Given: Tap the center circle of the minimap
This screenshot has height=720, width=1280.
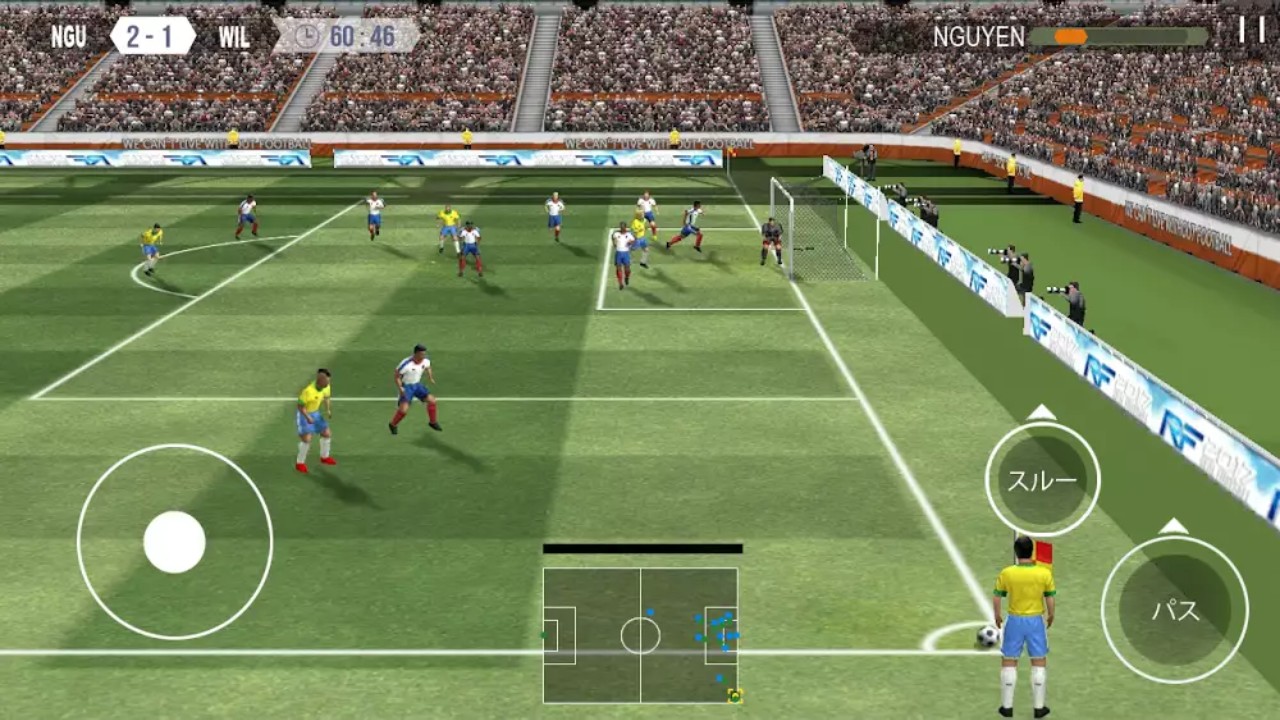Looking at the screenshot, I should click(x=640, y=634).
